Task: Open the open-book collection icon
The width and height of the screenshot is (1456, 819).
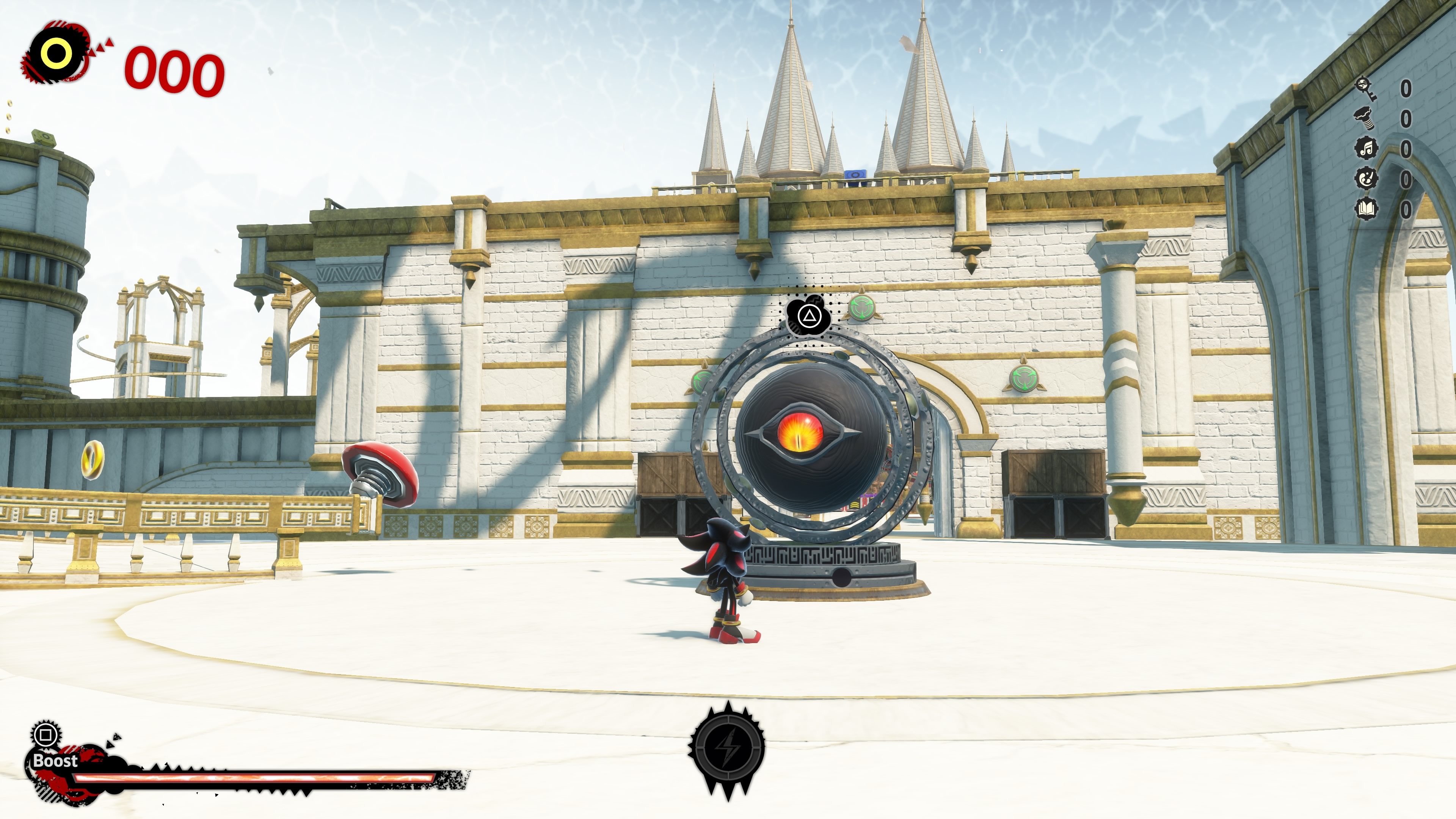Action: [x=1366, y=209]
